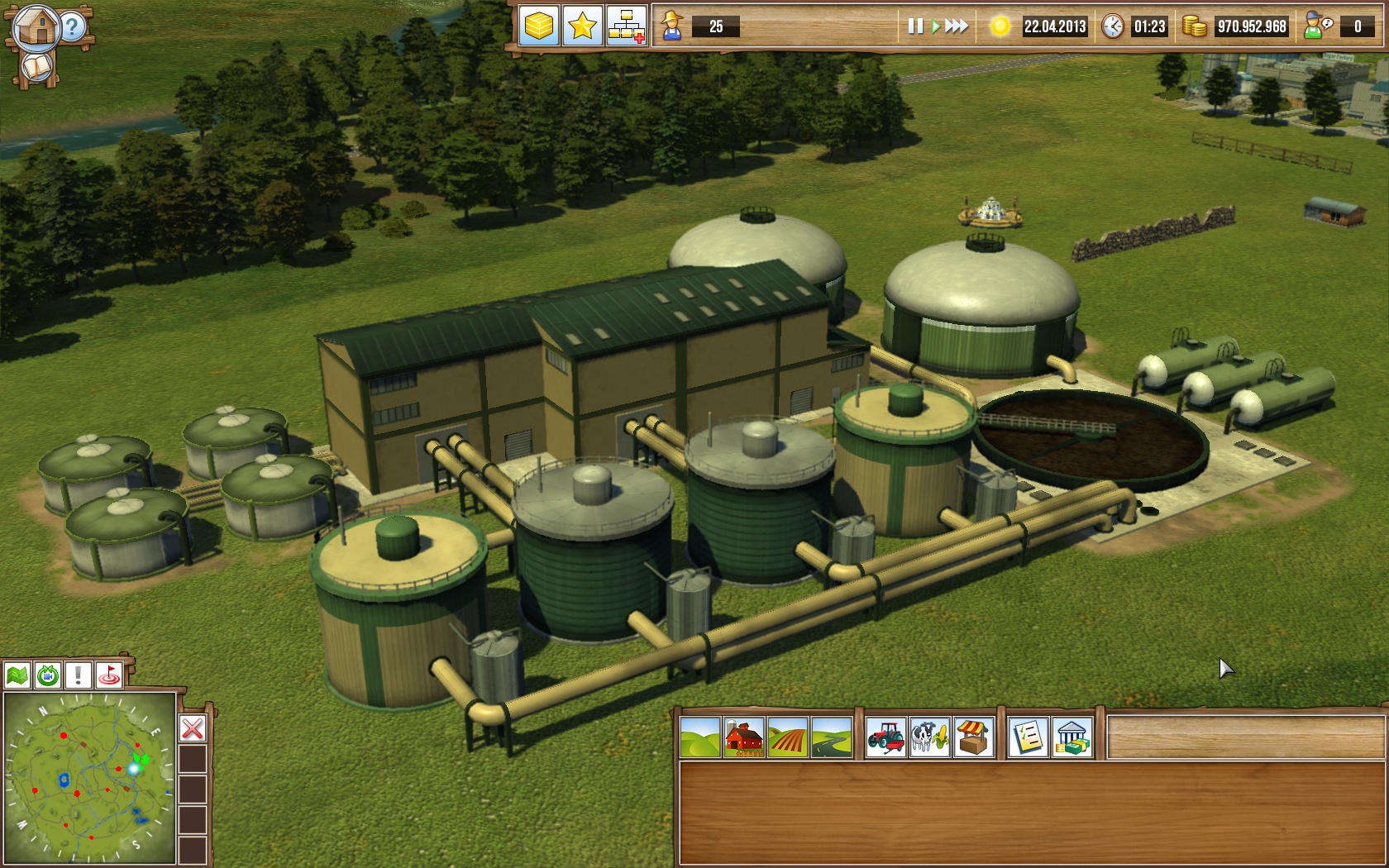1389x868 pixels.
Task: Open the farmhouse main menu
Action: (36, 26)
